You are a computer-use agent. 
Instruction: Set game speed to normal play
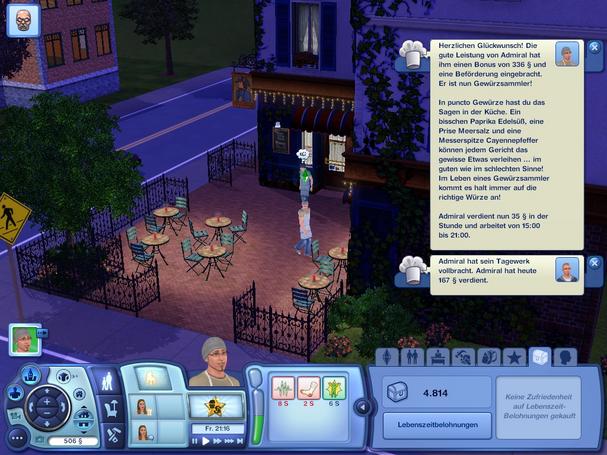pyautogui.click(x=207, y=441)
